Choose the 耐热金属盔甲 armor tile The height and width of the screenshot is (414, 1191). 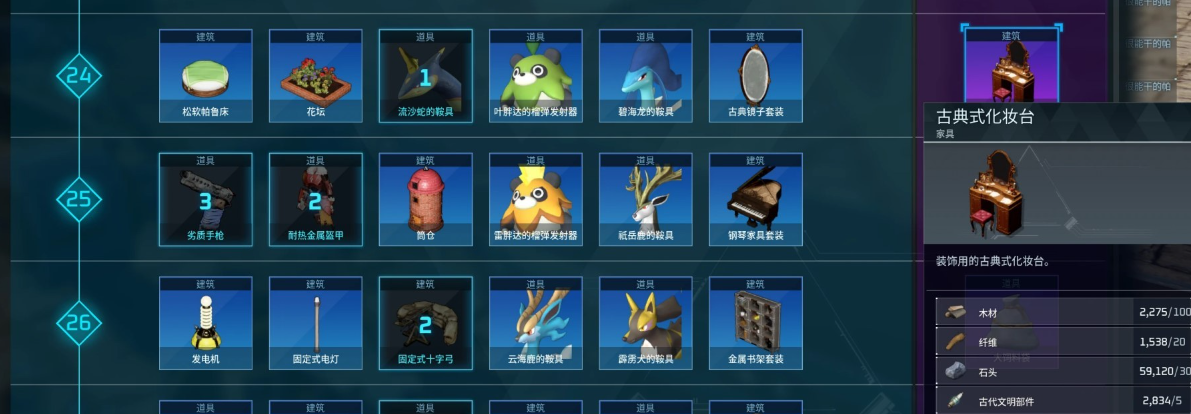click(x=315, y=200)
